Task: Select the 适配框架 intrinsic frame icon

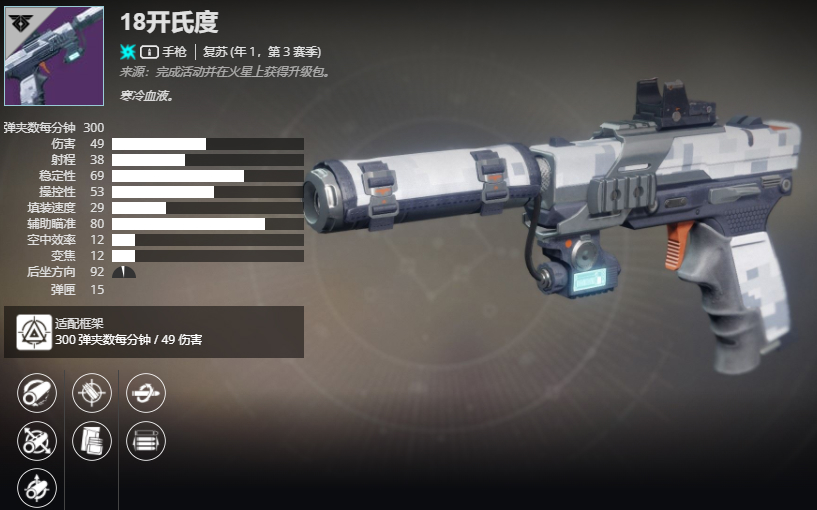Action: (x=34, y=332)
